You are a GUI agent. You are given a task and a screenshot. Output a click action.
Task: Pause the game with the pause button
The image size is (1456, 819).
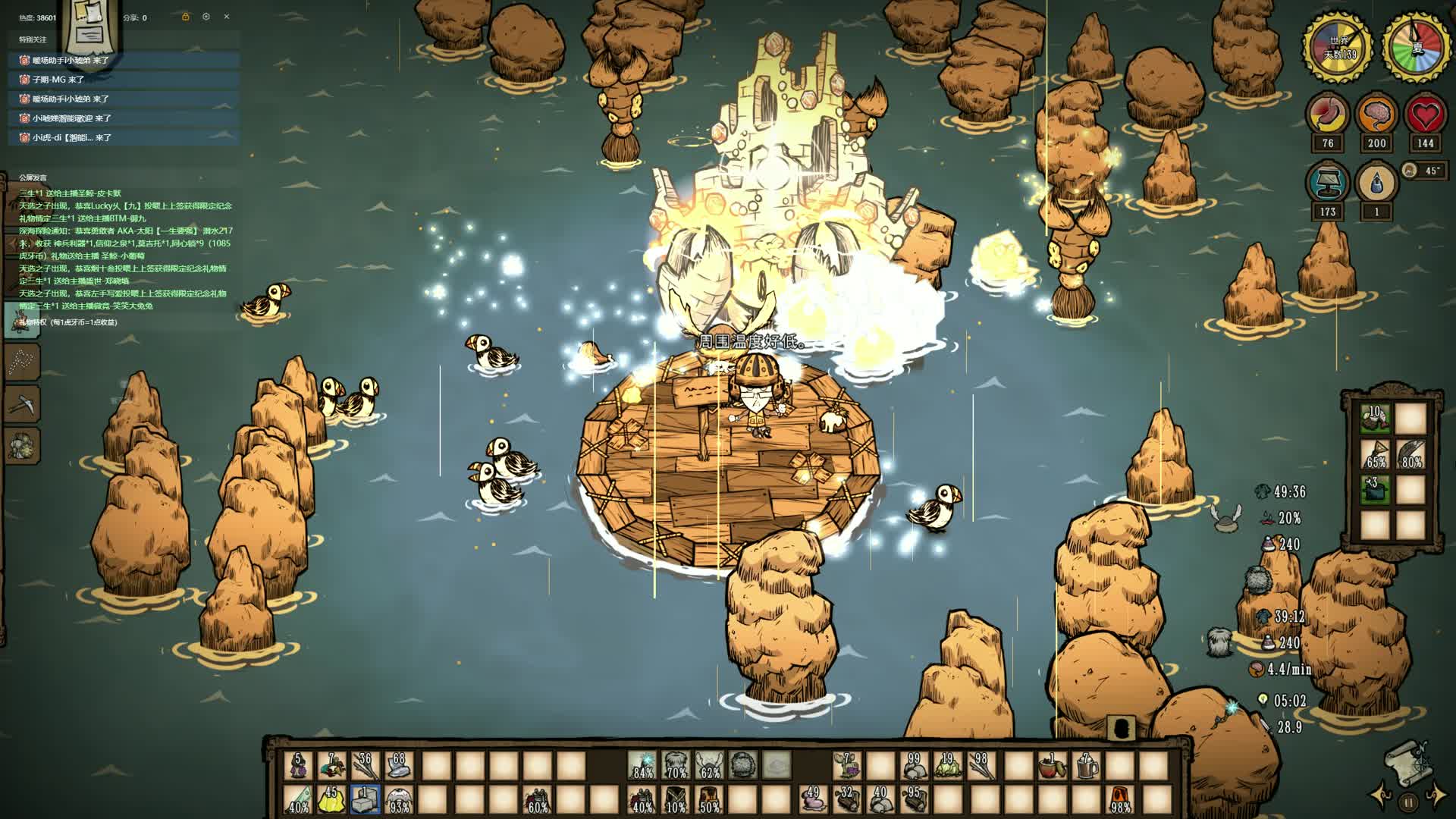pyautogui.click(x=1408, y=802)
